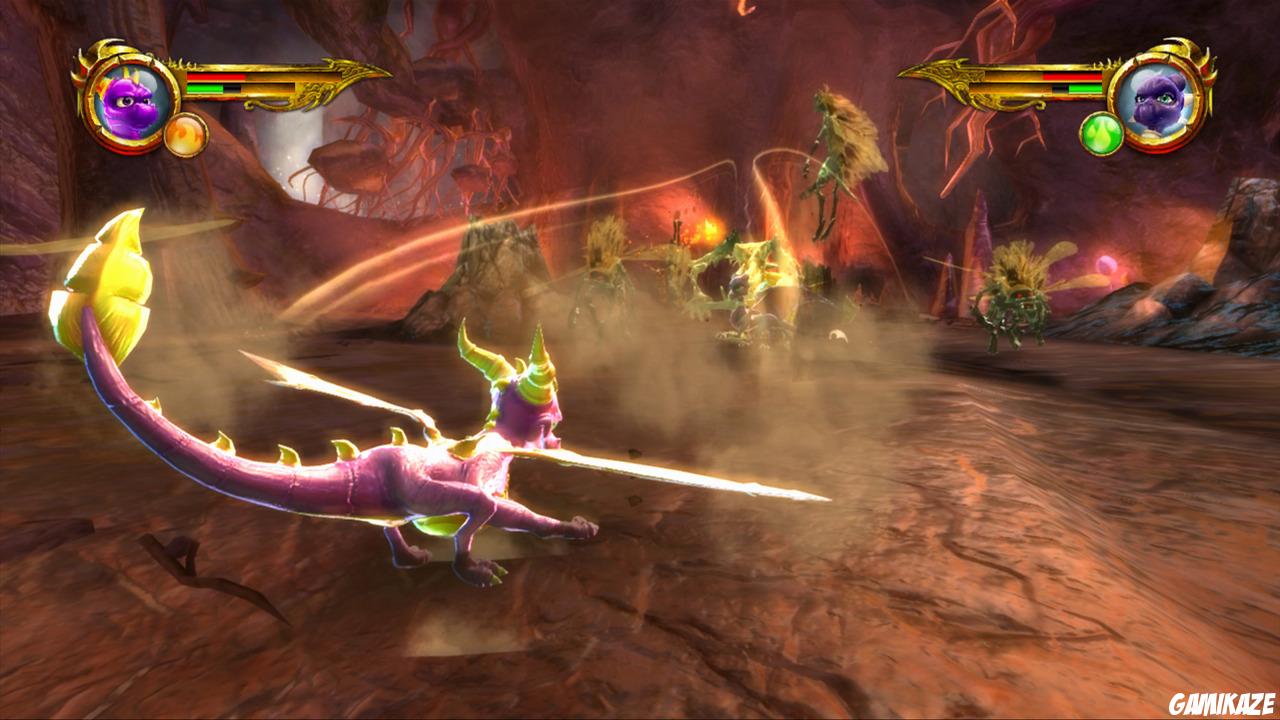Click Cynder's green mana bar
The image size is (1280, 720).
tap(1086, 88)
